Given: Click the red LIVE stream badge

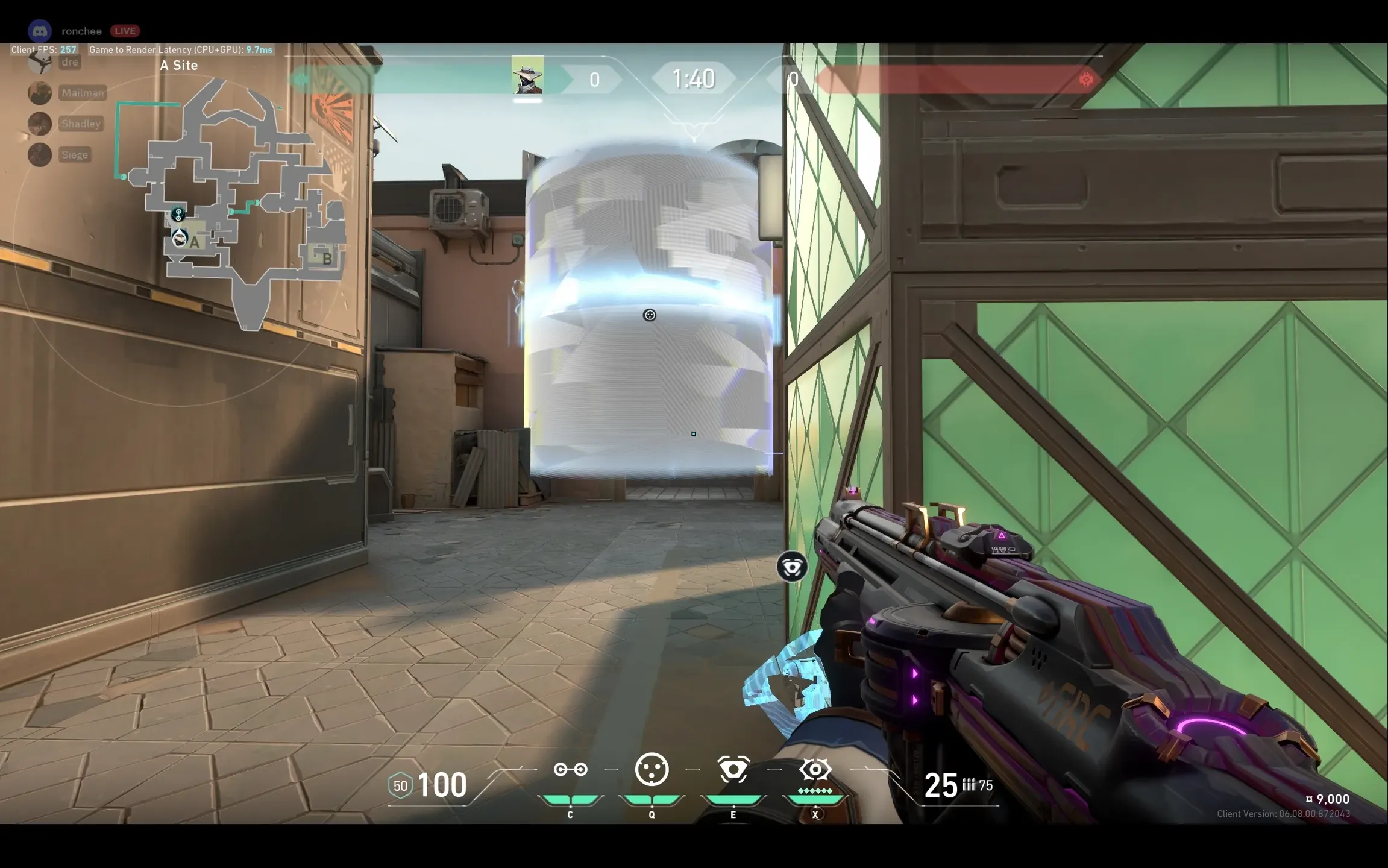Looking at the screenshot, I should click(x=125, y=31).
